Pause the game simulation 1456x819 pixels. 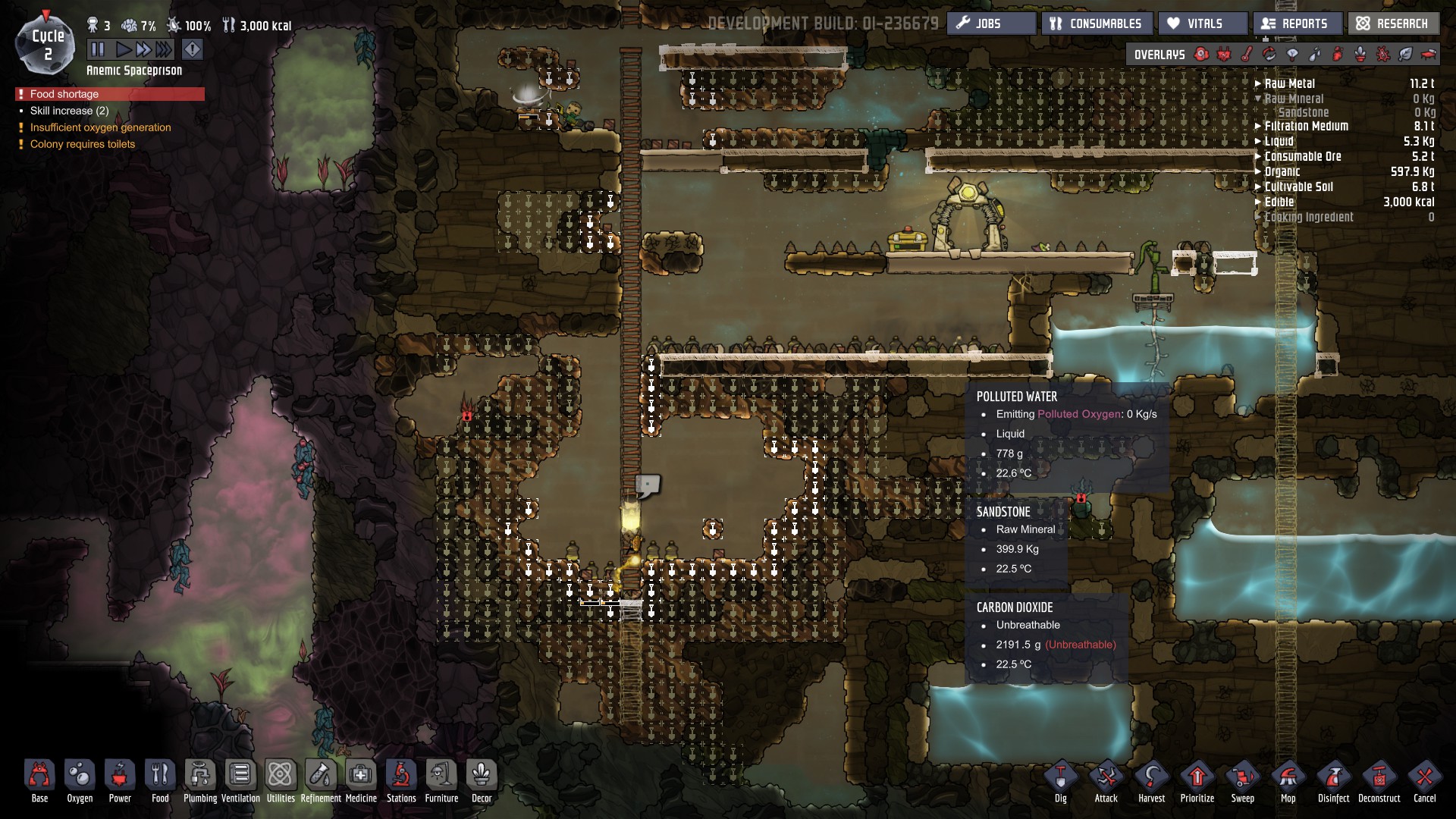coord(98,50)
